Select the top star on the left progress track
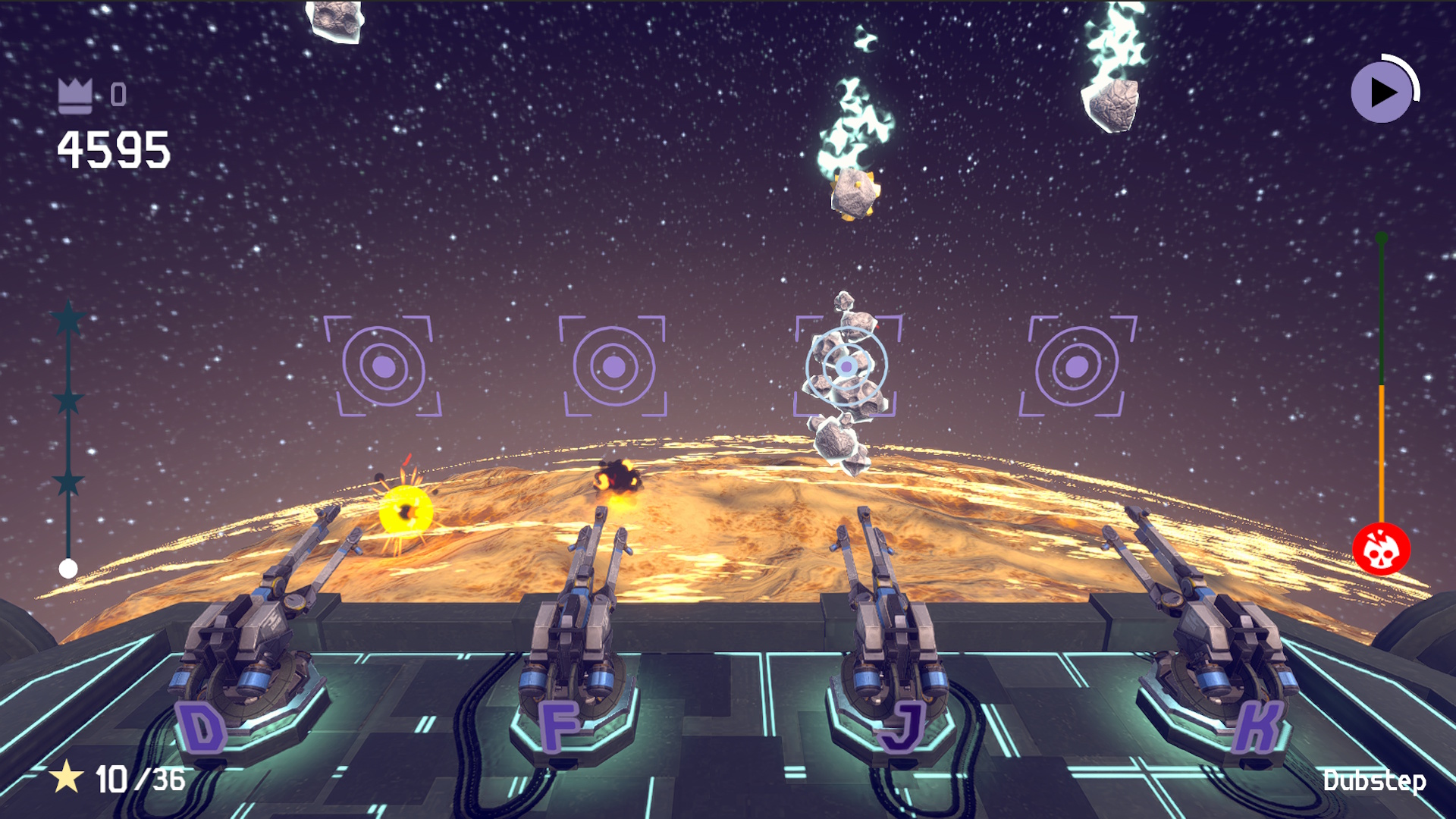 click(68, 318)
